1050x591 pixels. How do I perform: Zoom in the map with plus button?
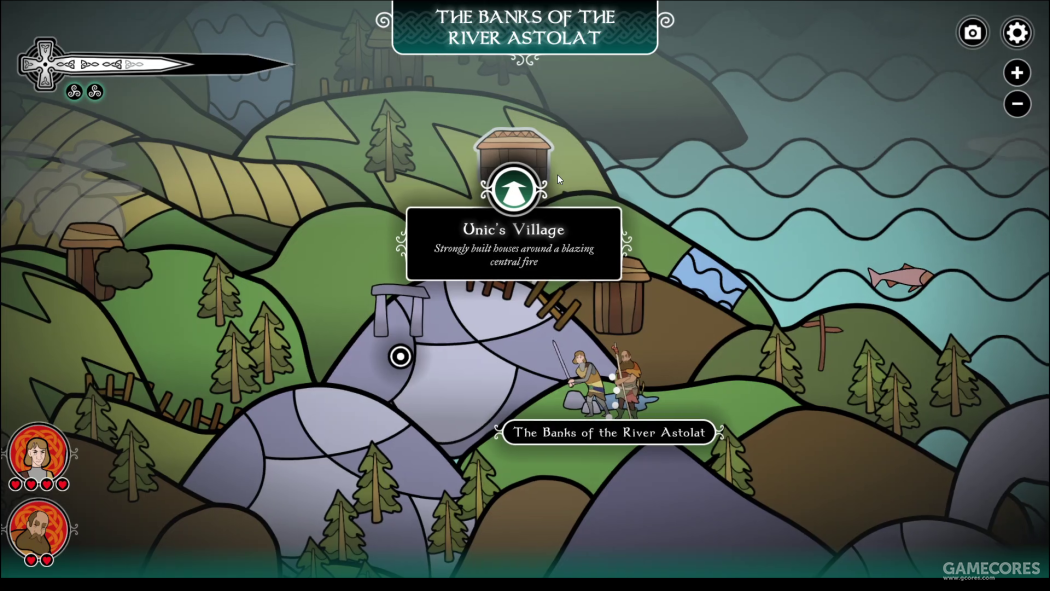[1017, 72]
